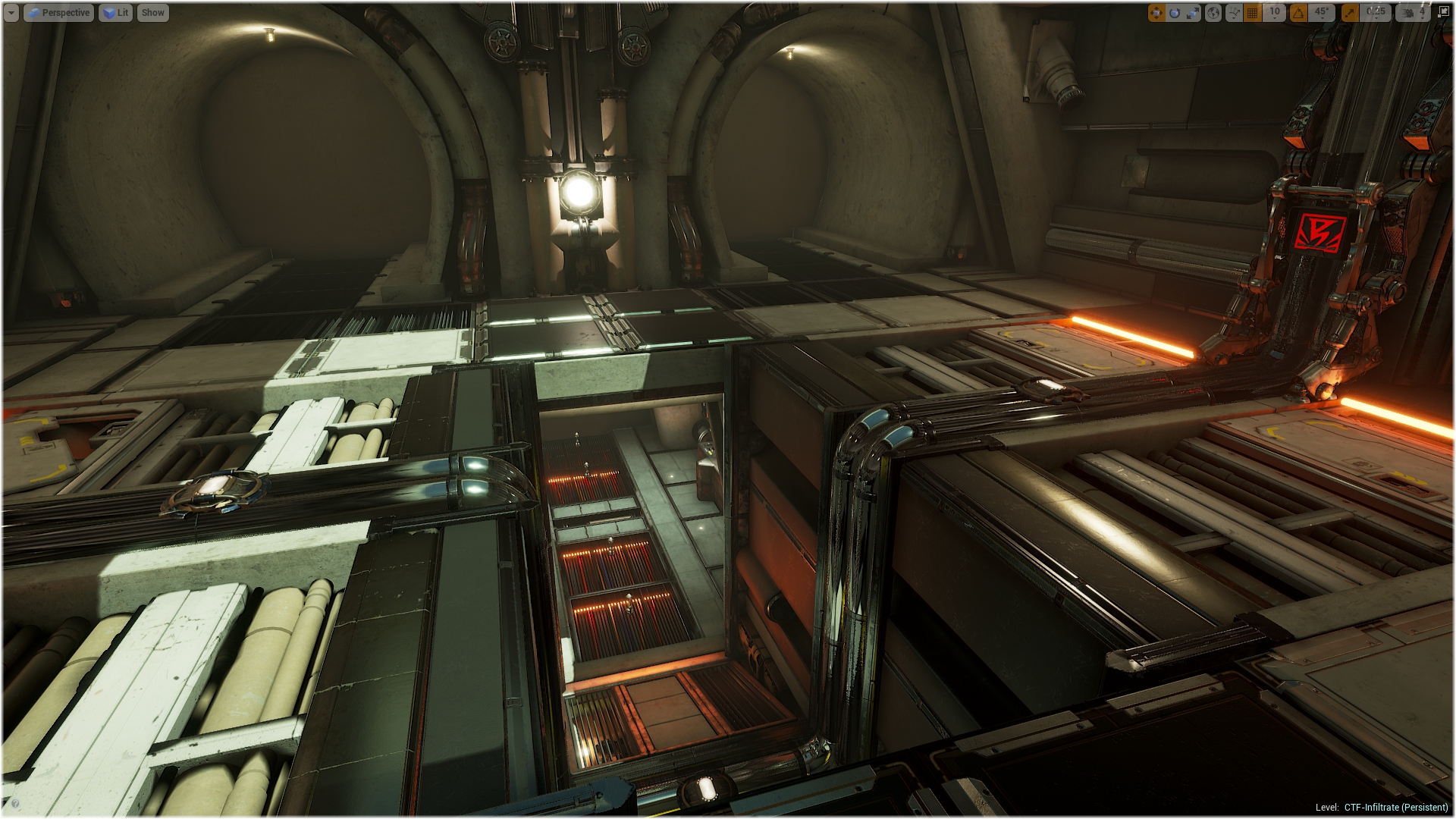Open the 45° rotation snap dropdown
This screenshot has width=1456, height=819.
click(1321, 12)
